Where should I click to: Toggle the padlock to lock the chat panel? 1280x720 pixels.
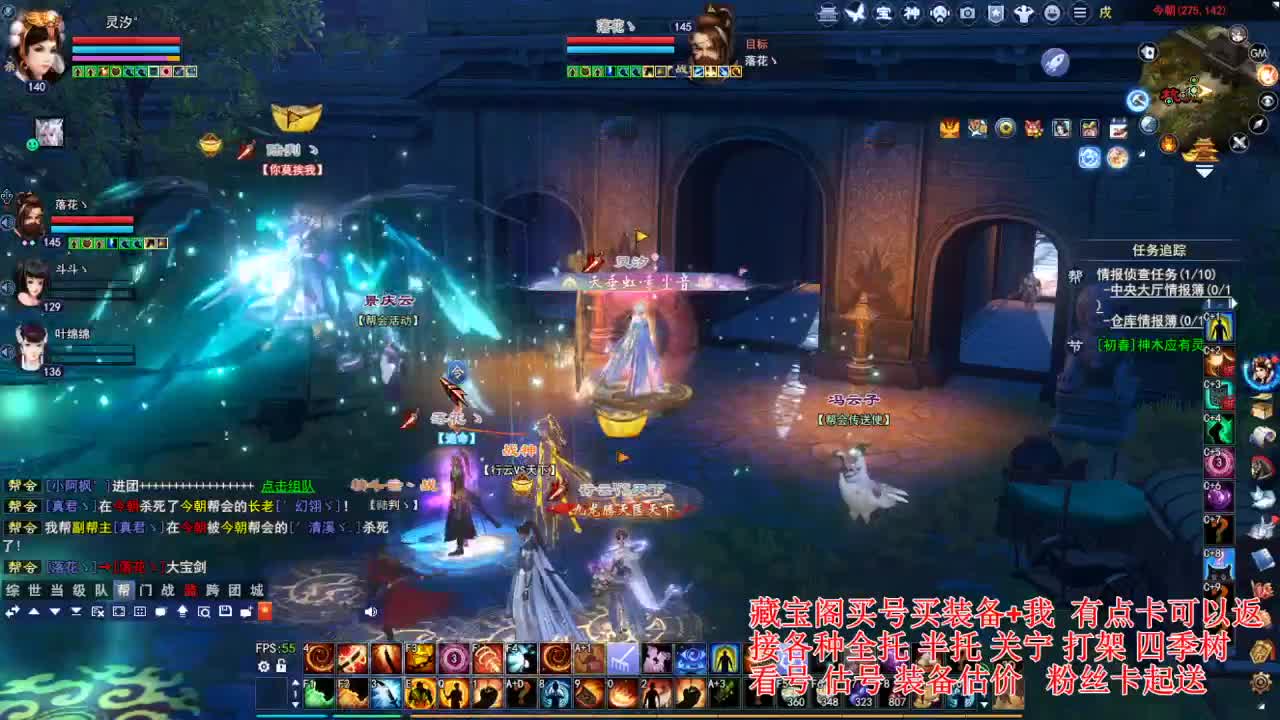[282, 667]
